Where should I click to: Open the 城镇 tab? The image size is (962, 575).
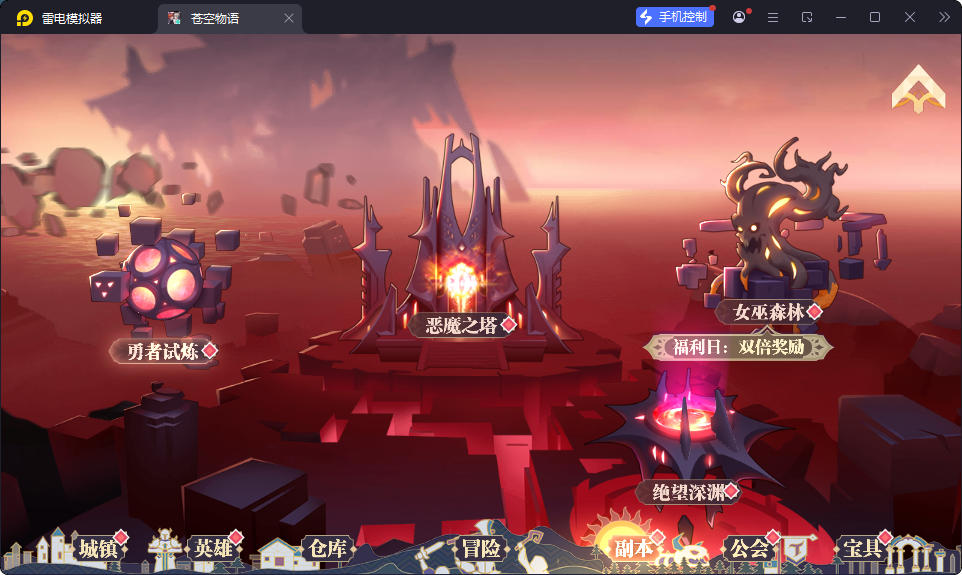pos(98,548)
